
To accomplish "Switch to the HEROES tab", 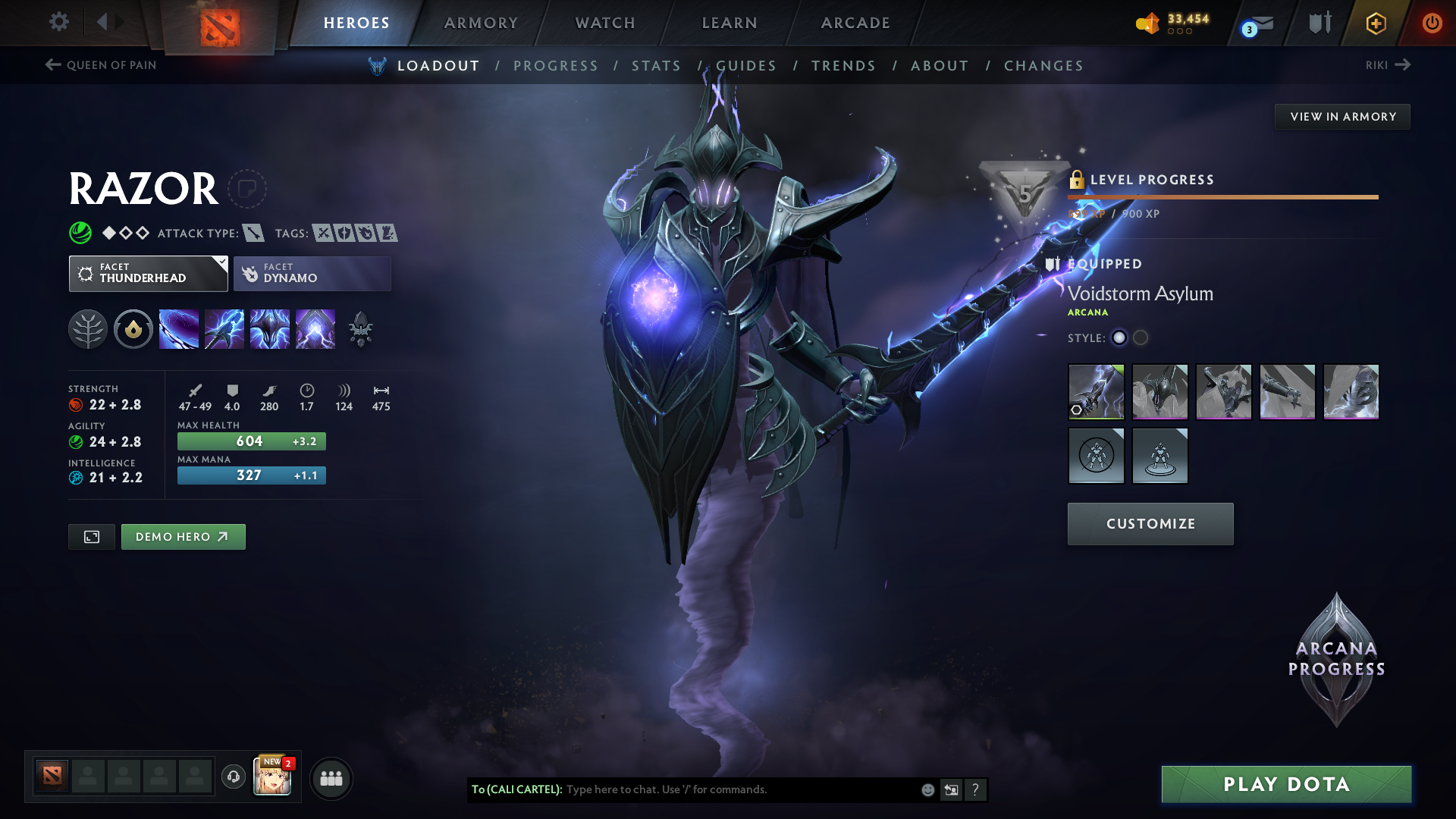I will (355, 23).
